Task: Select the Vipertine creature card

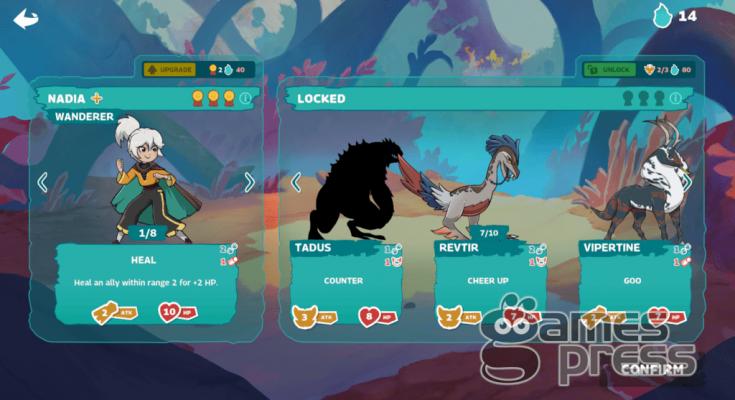Action: [633, 282]
